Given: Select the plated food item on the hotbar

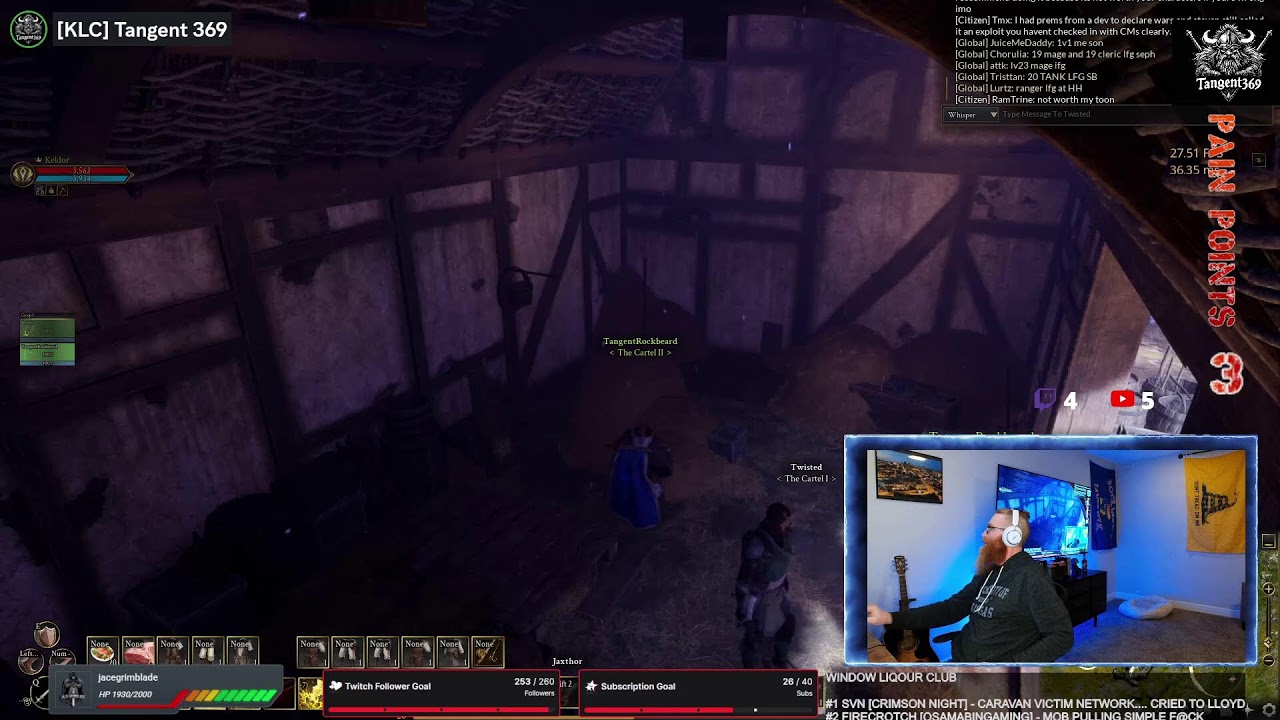Looking at the screenshot, I should [x=101, y=651].
